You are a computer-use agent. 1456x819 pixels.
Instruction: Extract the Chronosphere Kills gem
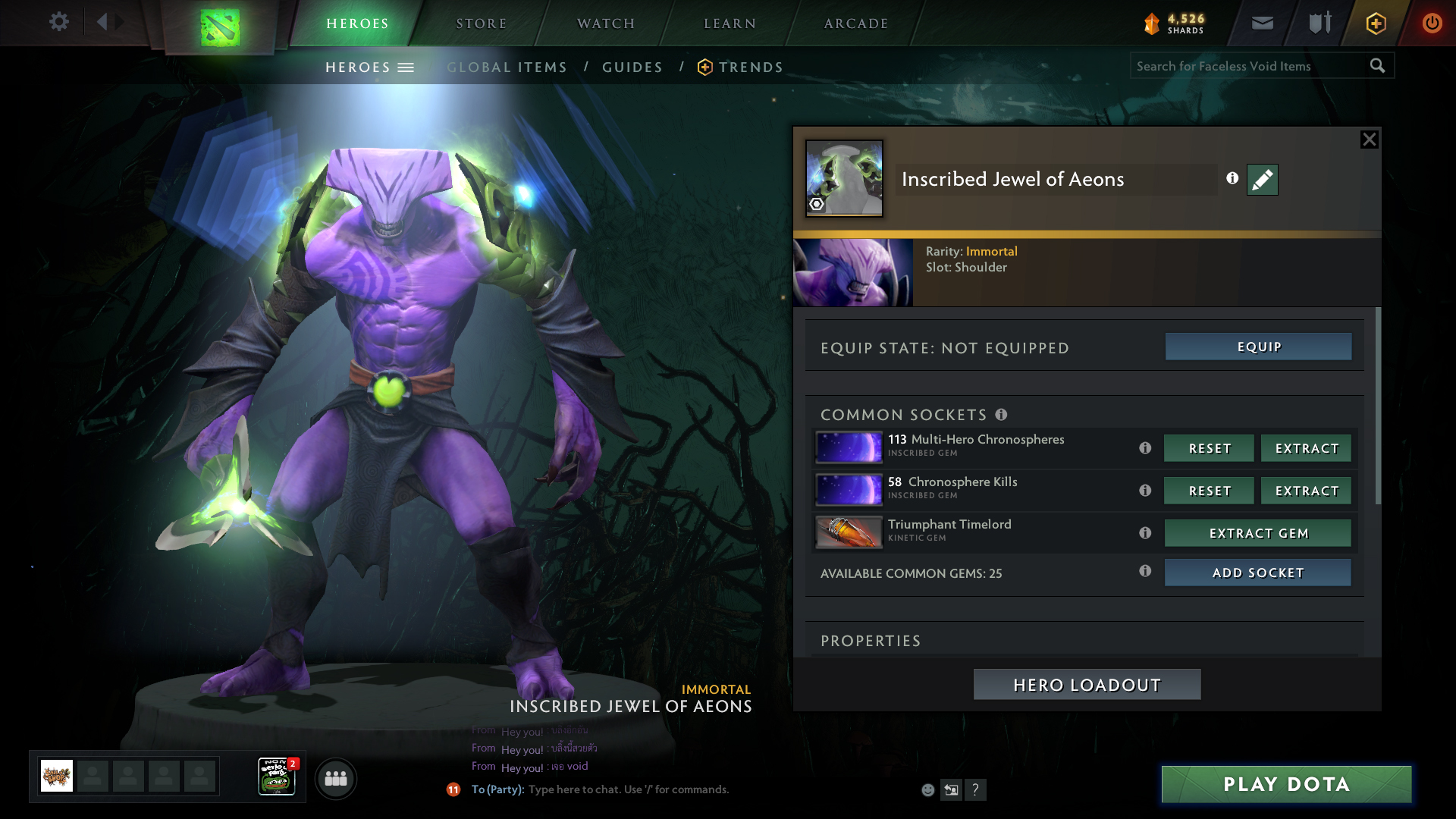[x=1306, y=491]
